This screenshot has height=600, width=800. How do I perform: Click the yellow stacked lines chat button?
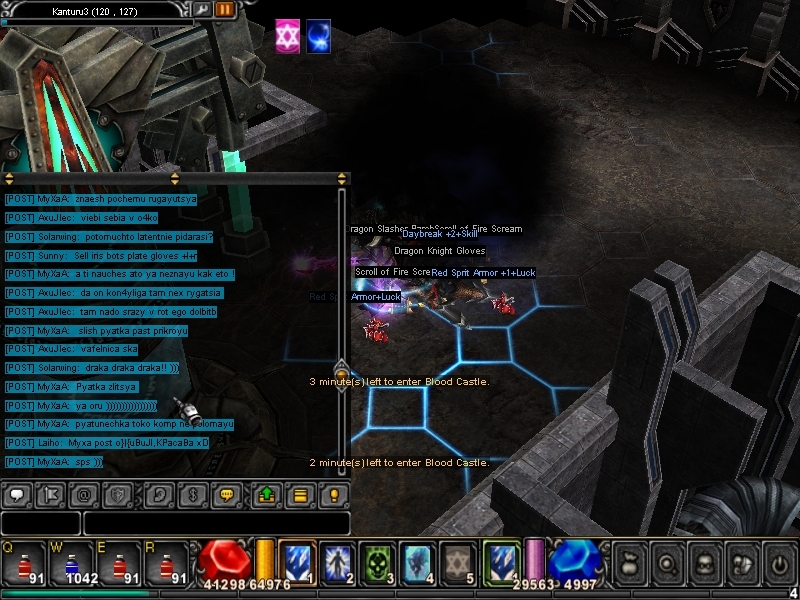(x=299, y=494)
